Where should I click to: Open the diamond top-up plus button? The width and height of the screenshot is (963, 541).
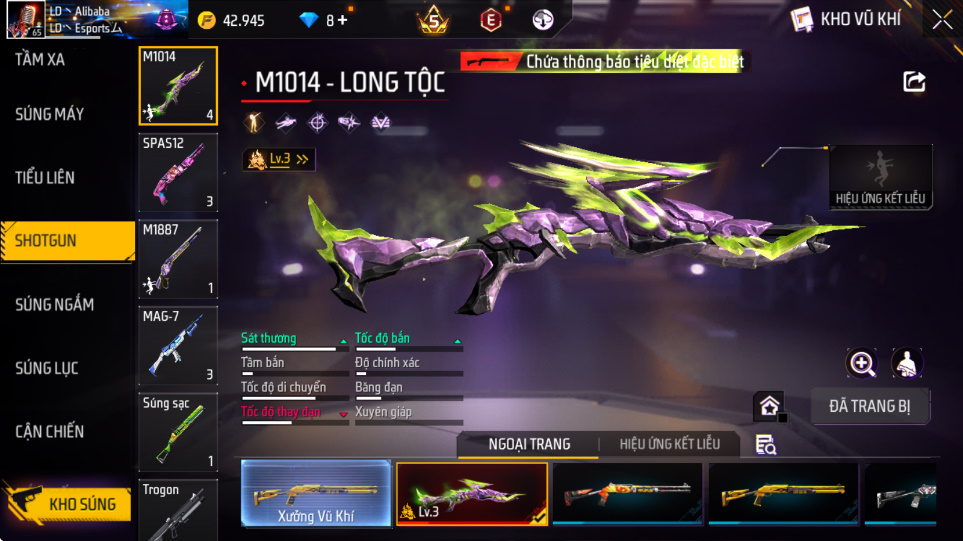343,20
